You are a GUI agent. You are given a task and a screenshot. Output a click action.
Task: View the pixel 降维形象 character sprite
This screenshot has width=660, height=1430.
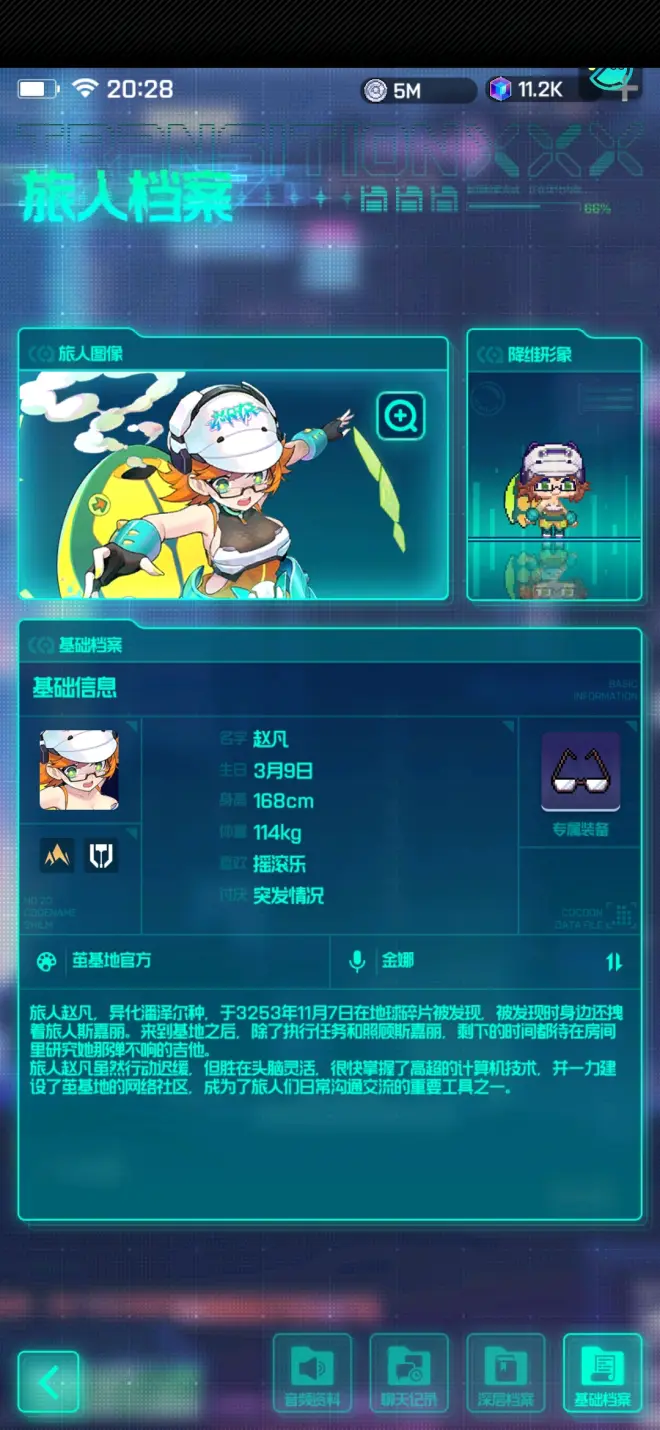(x=553, y=490)
